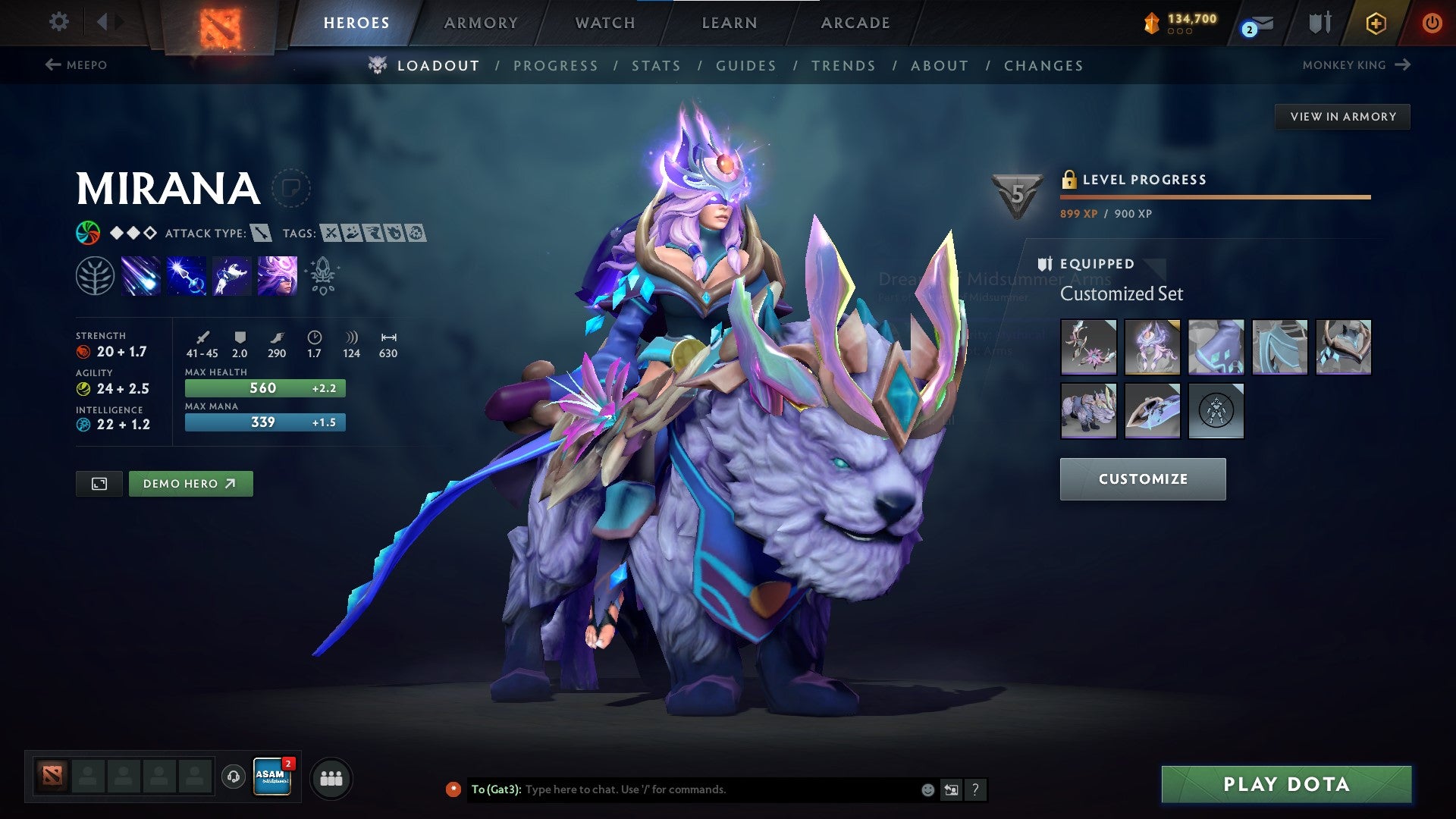The height and width of the screenshot is (819, 1456).
Task: Select Mirana's Starstorm ability icon
Action: pyautogui.click(x=141, y=275)
